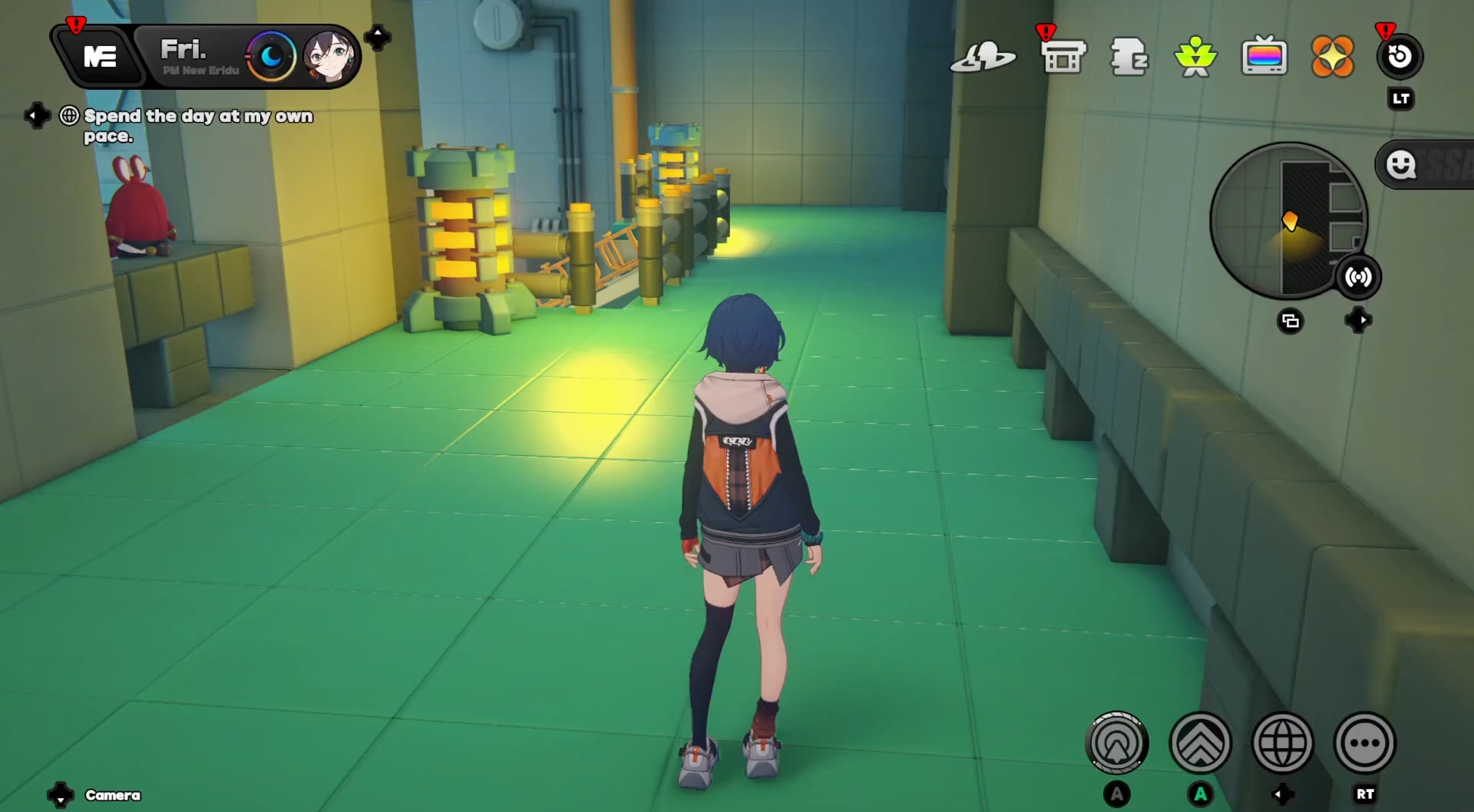This screenshot has height=812, width=1474.
Task: Open the Z document notes icon
Action: click(1129, 57)
